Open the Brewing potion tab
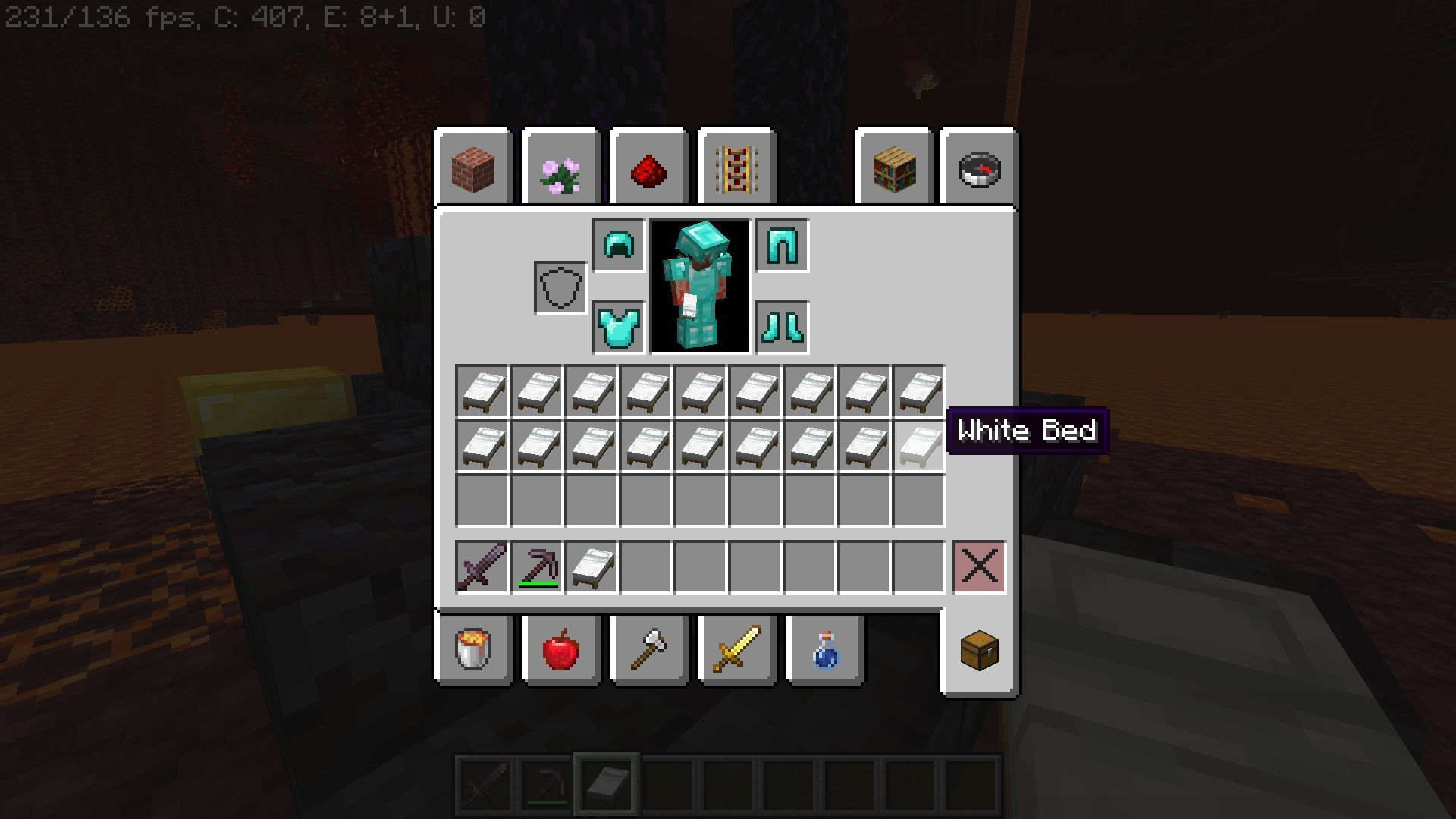 824,651
